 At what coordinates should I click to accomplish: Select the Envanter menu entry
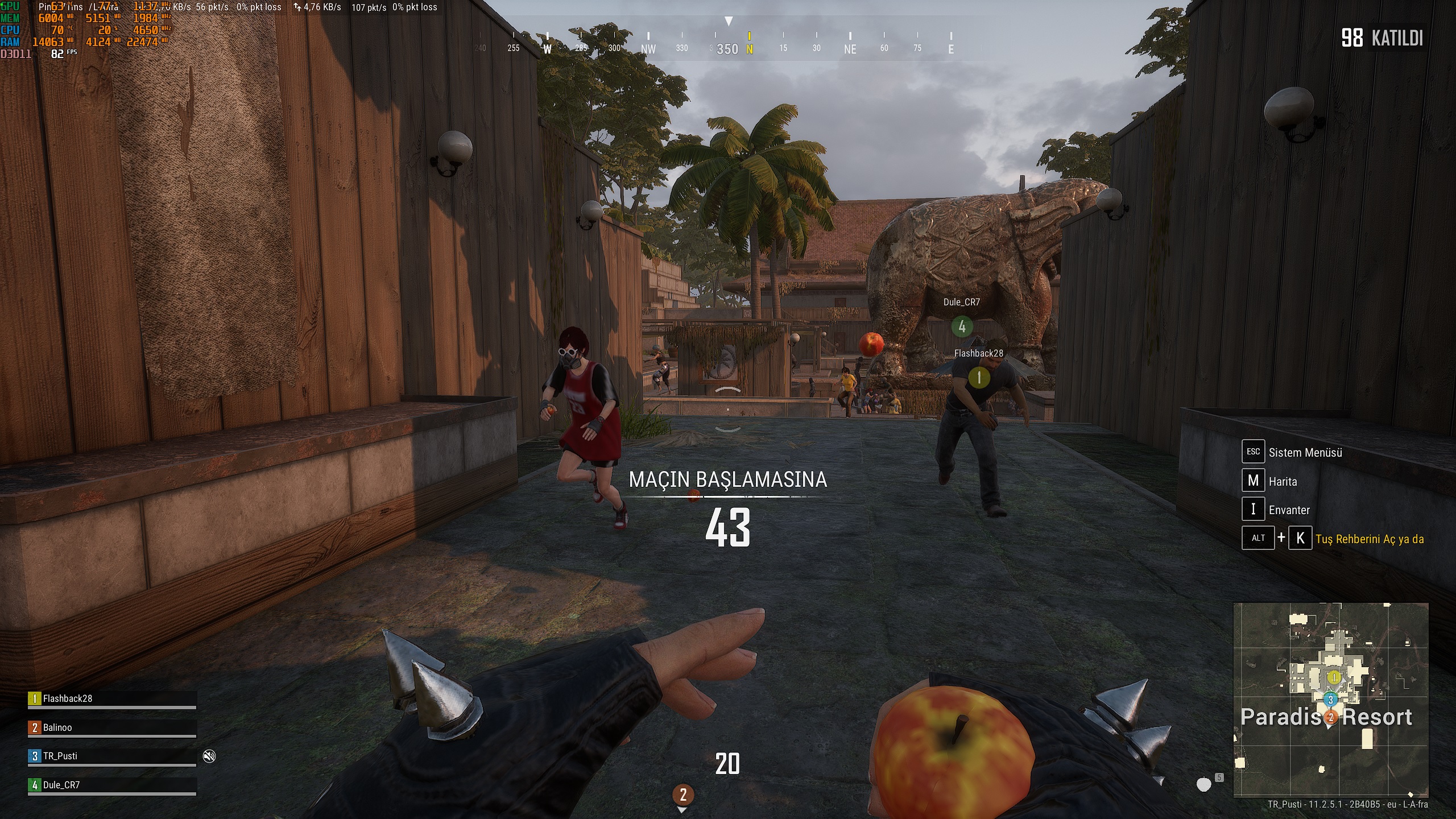tap(1291, 509)
